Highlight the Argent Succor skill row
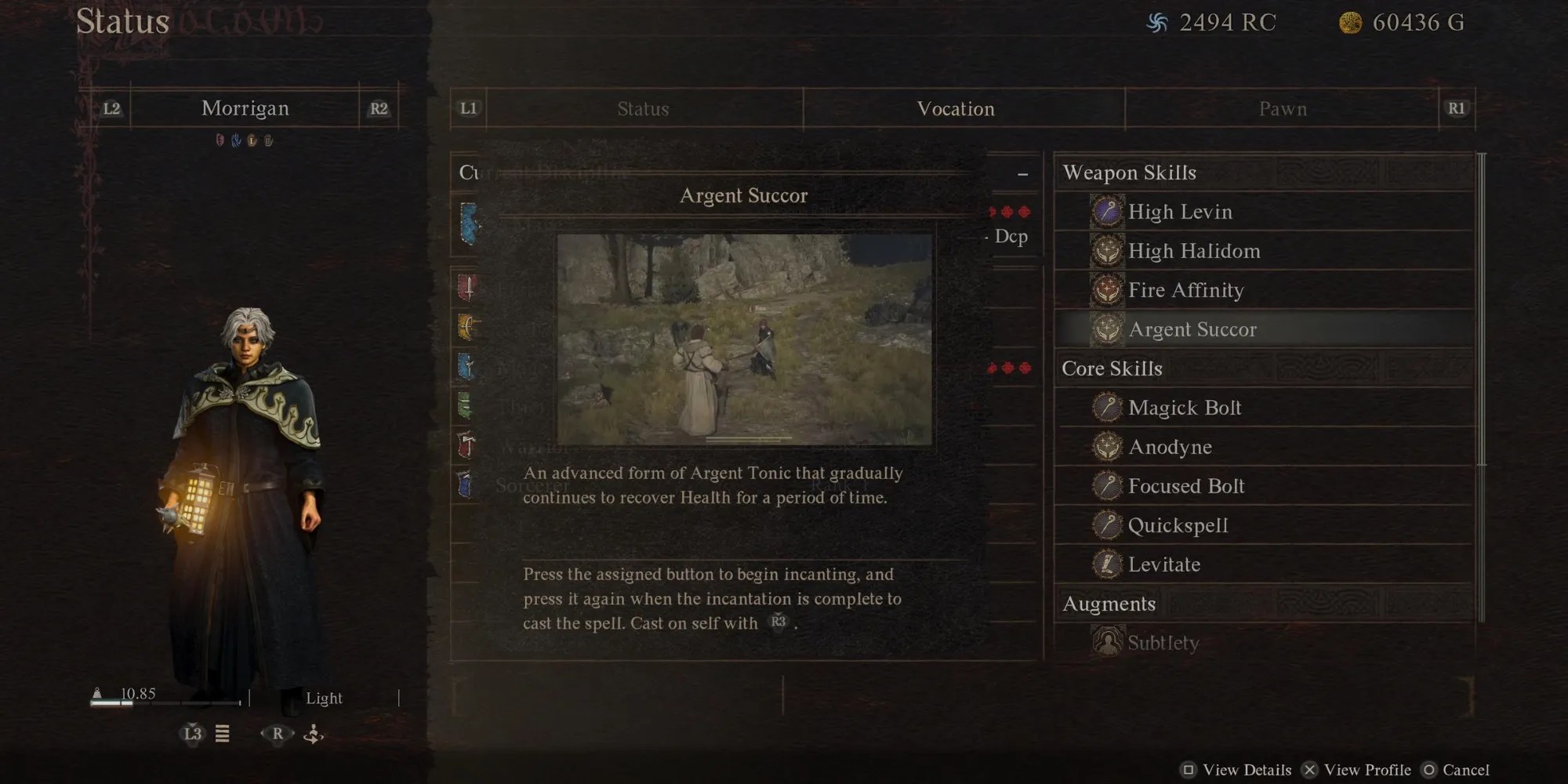Viewport: 1568px width, 784px height. 1192,329
